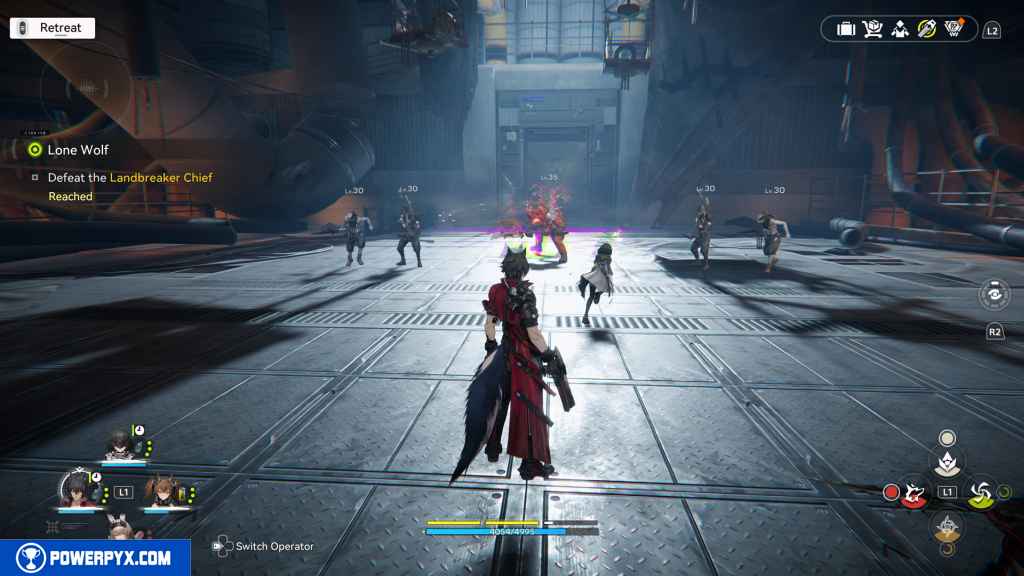Open the shield emblem icon with orange dot
Screen dimensions: 1024x576
coord(954,29)
